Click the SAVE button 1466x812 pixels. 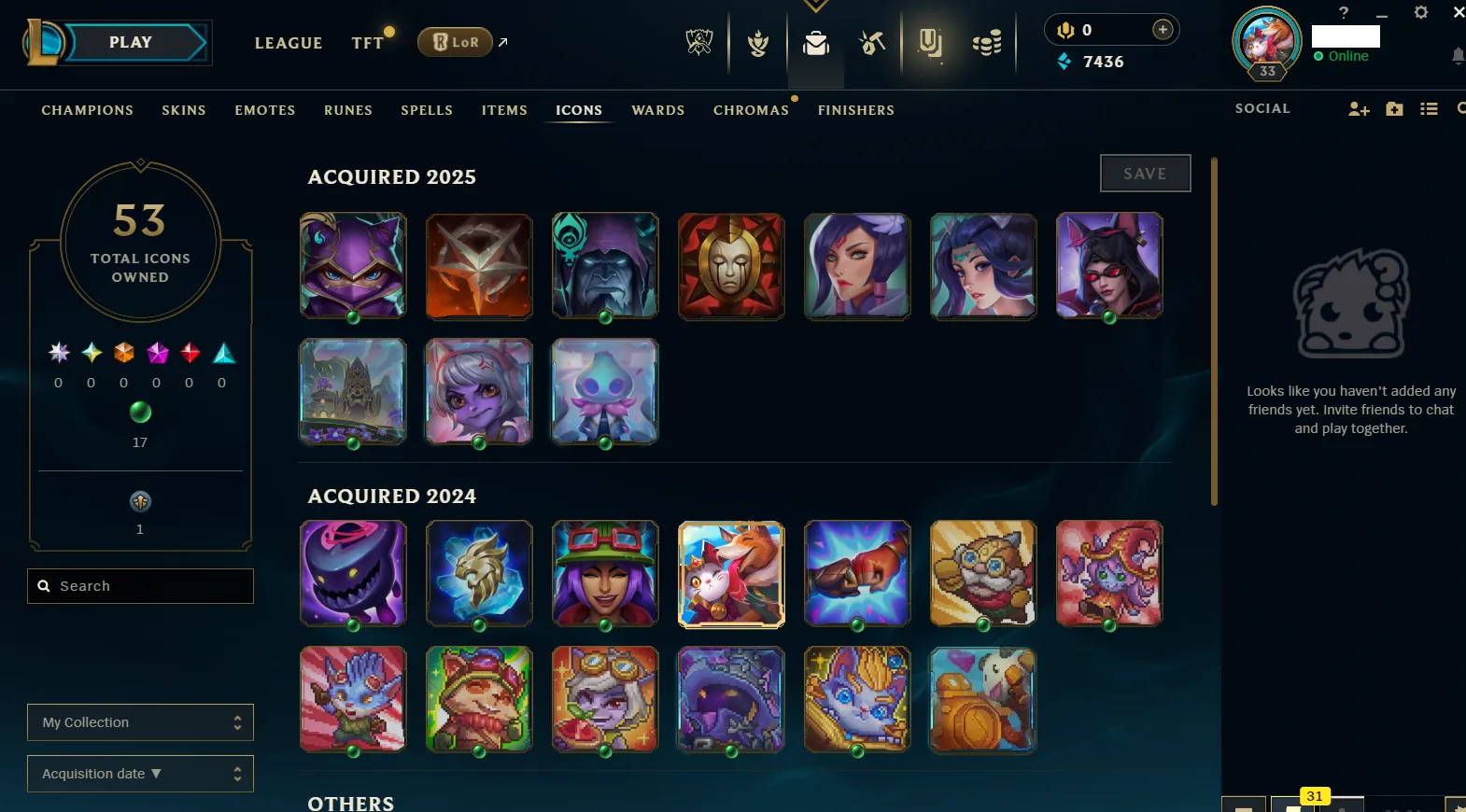[1145, 173]
